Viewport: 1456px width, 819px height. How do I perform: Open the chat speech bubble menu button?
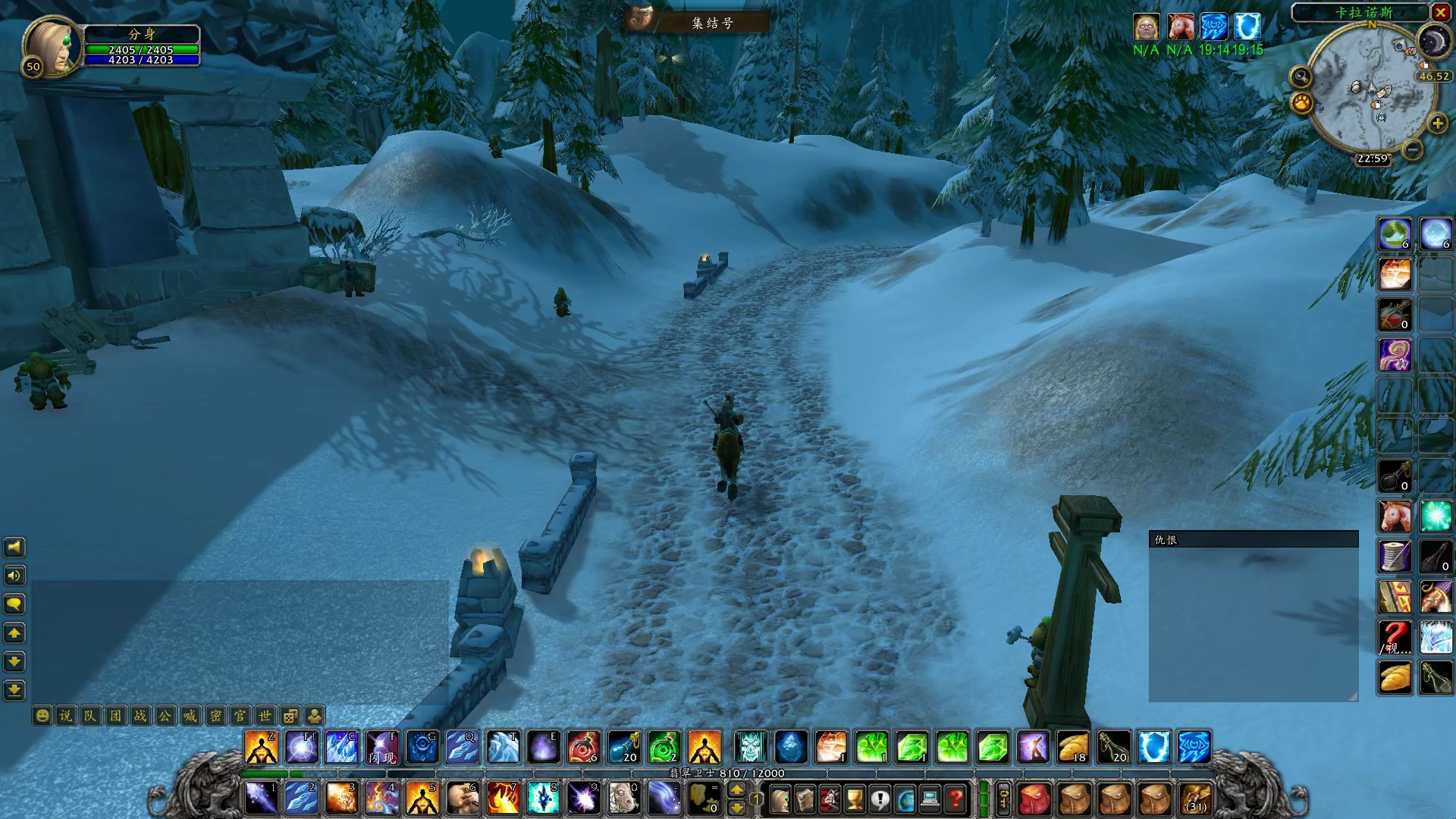click(x=14, y=604)
